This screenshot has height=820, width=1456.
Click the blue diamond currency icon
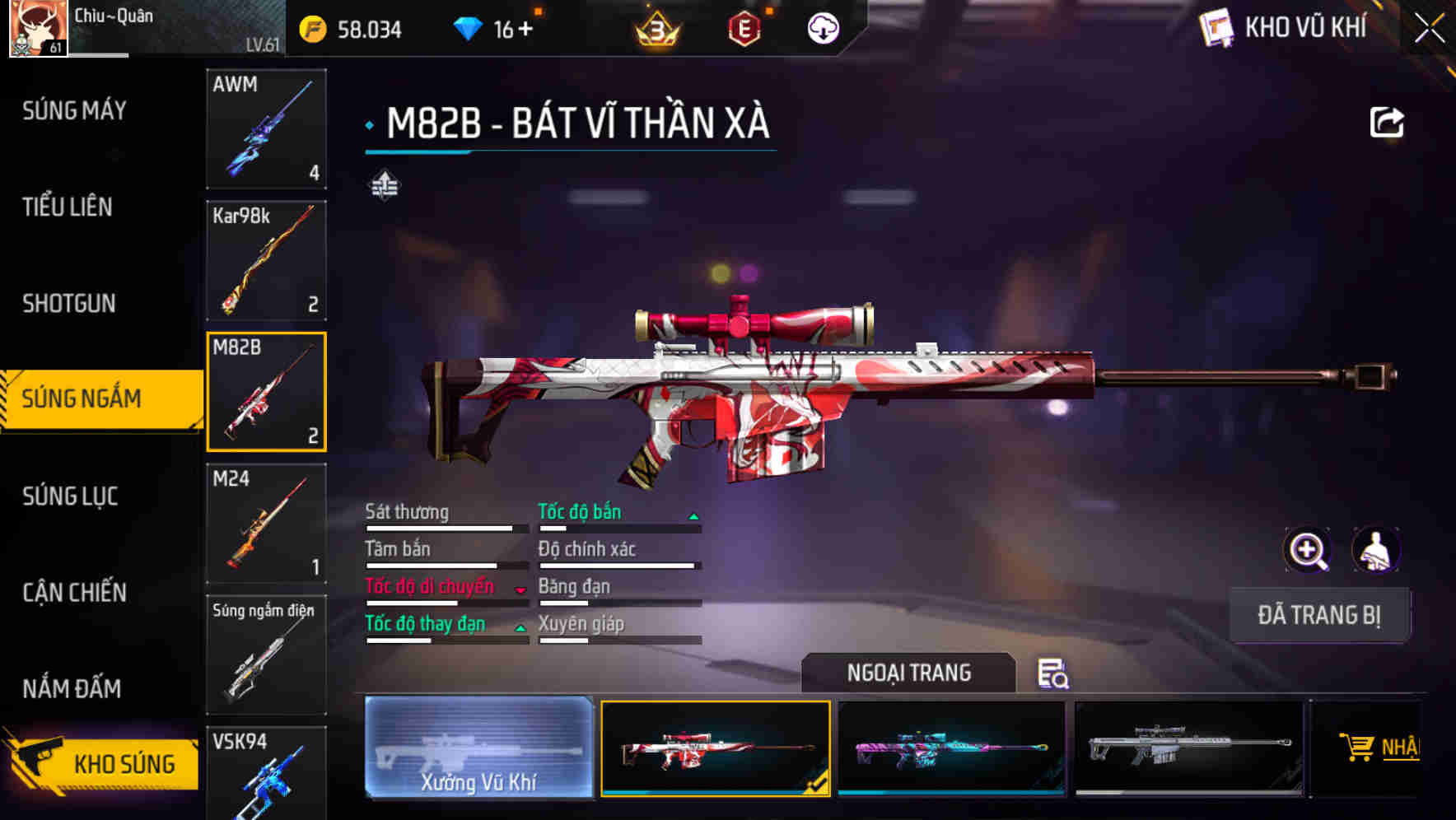point(469,27)
